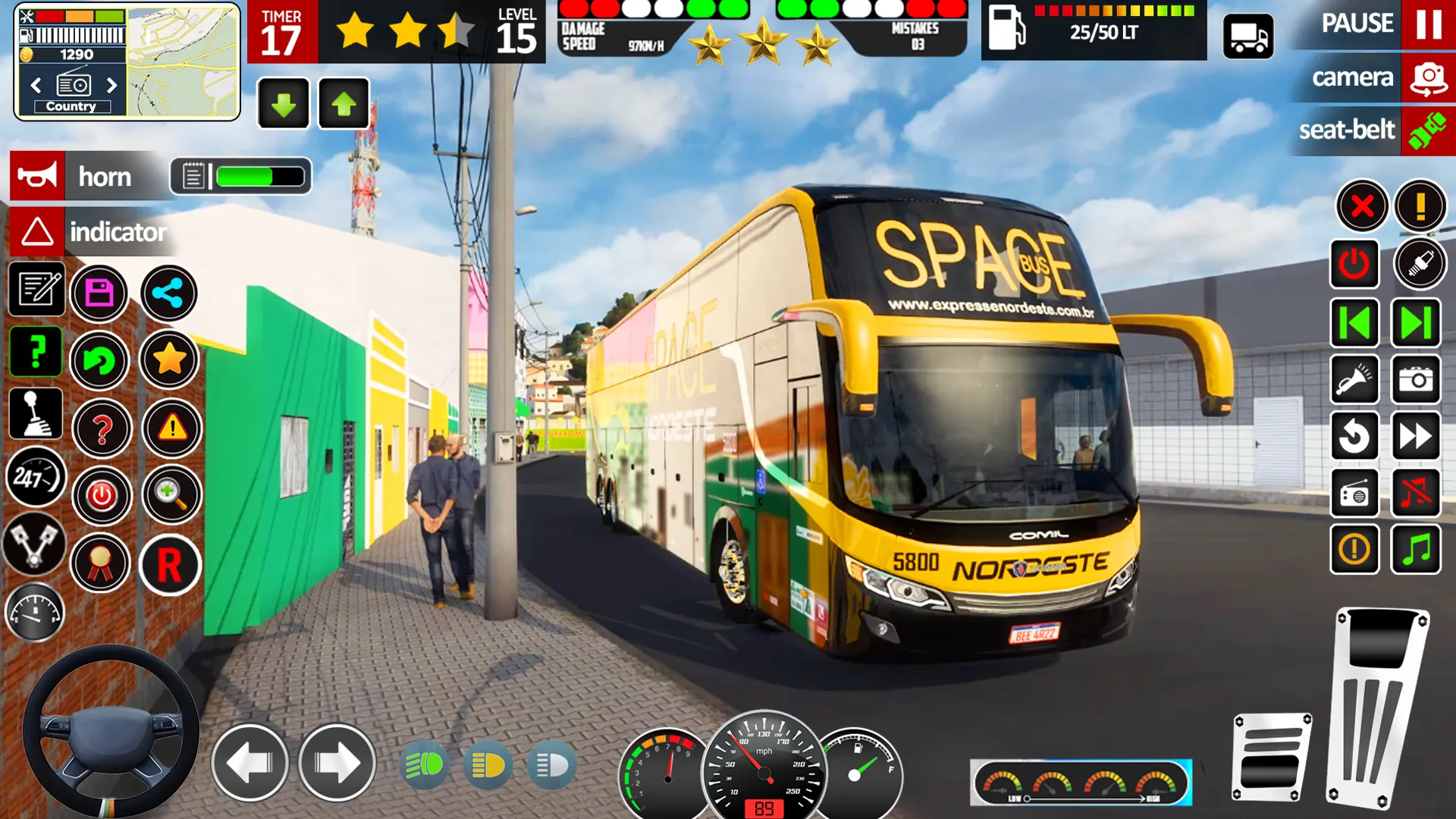Tap the radio icon on the right panel

[1354, 493]
